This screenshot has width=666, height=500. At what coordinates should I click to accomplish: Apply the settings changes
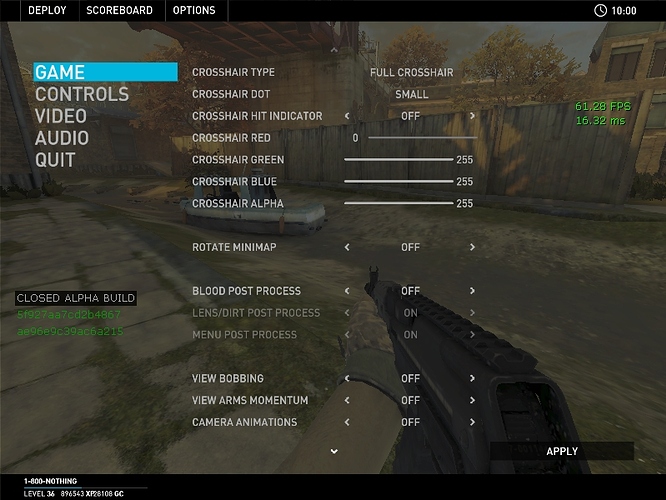(x=562, y=451)
